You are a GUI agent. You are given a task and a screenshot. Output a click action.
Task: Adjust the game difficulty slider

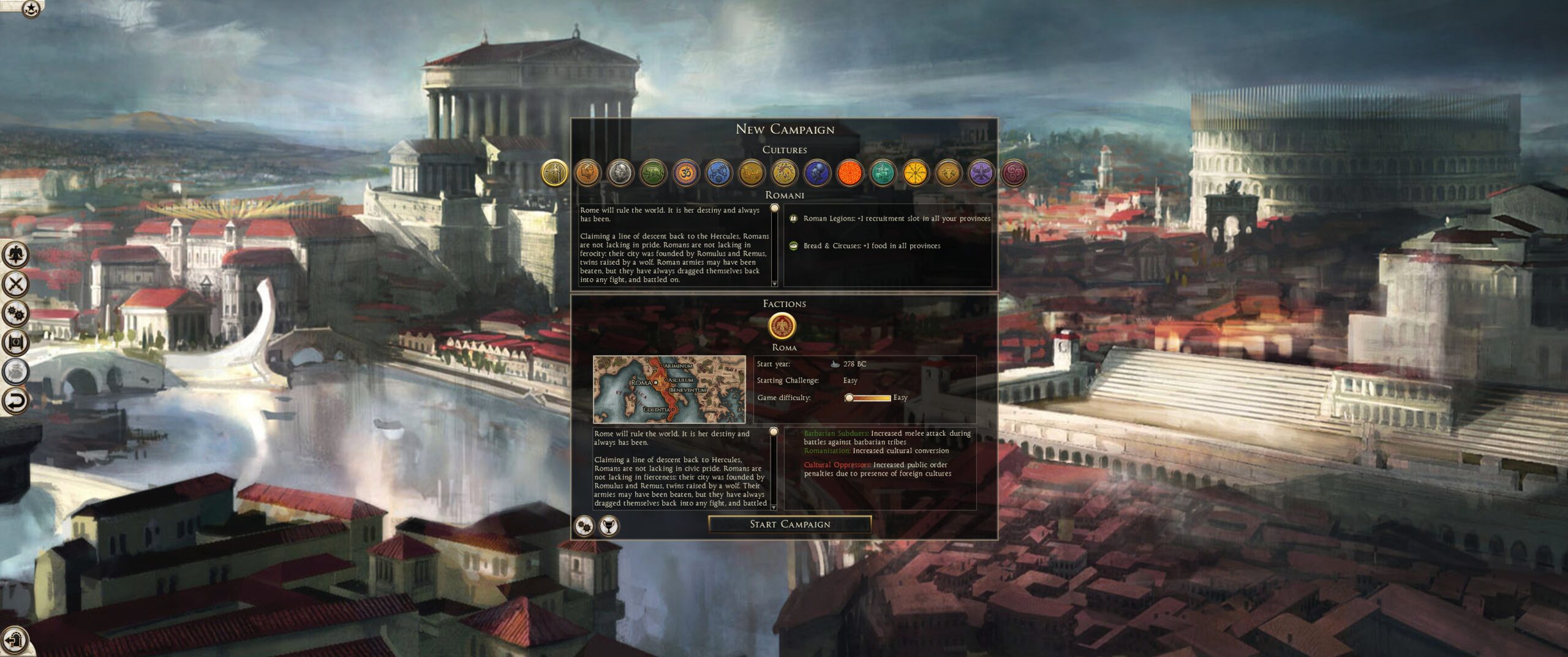(x=849, y=398)
